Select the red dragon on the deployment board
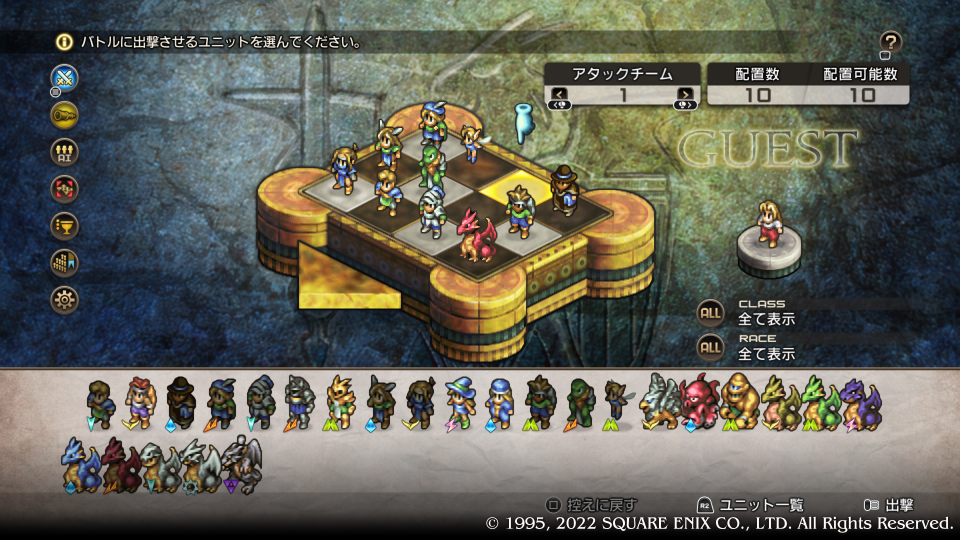 [475, 235]
